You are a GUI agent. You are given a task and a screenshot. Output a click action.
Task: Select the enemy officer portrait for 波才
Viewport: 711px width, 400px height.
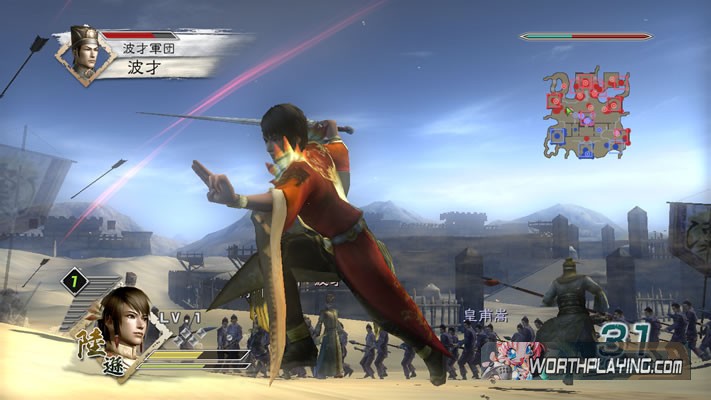pyautogui.click(x=84, y=52)
